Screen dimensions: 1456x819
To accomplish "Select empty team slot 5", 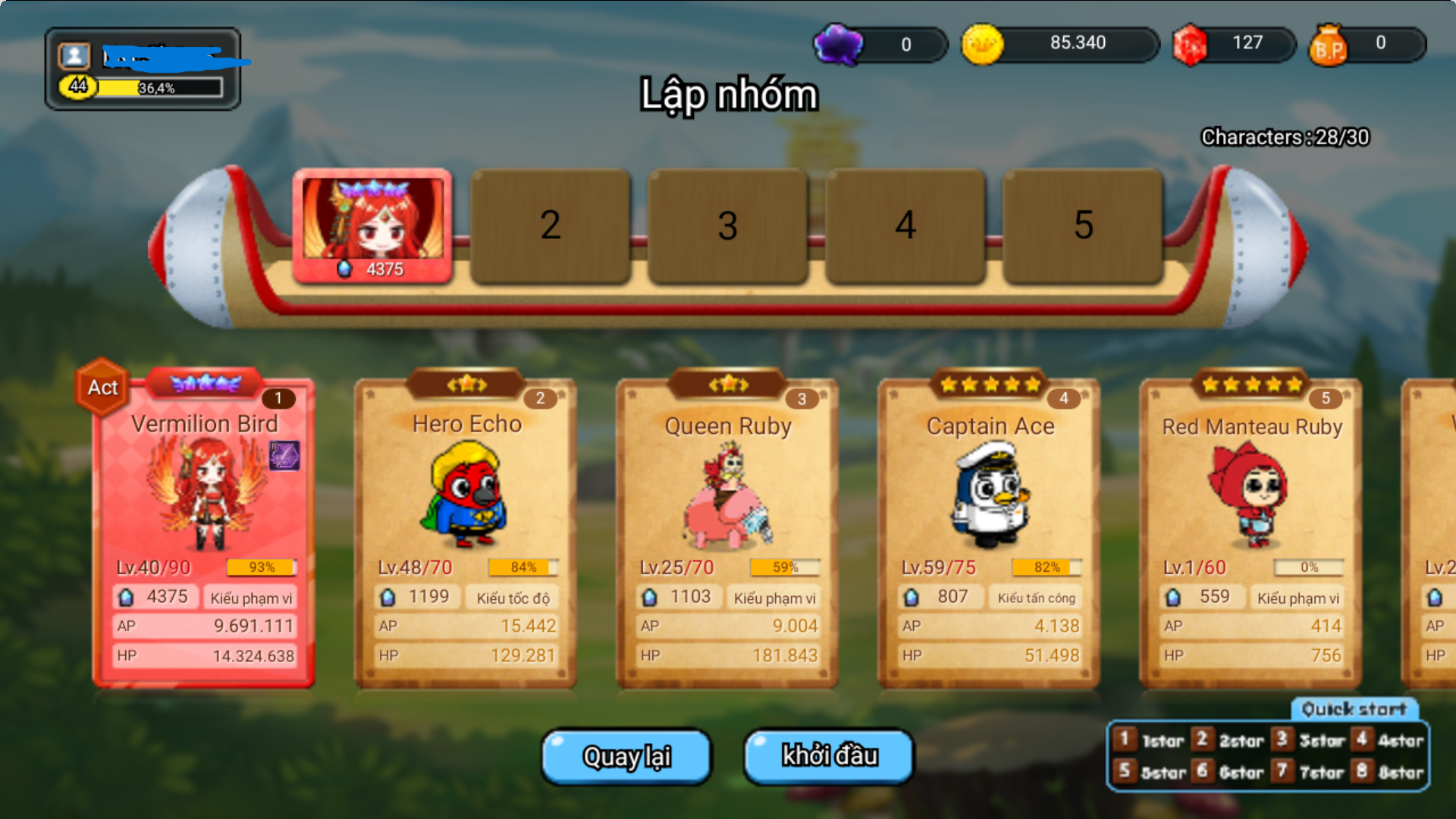I will (x=1084, y=225).
